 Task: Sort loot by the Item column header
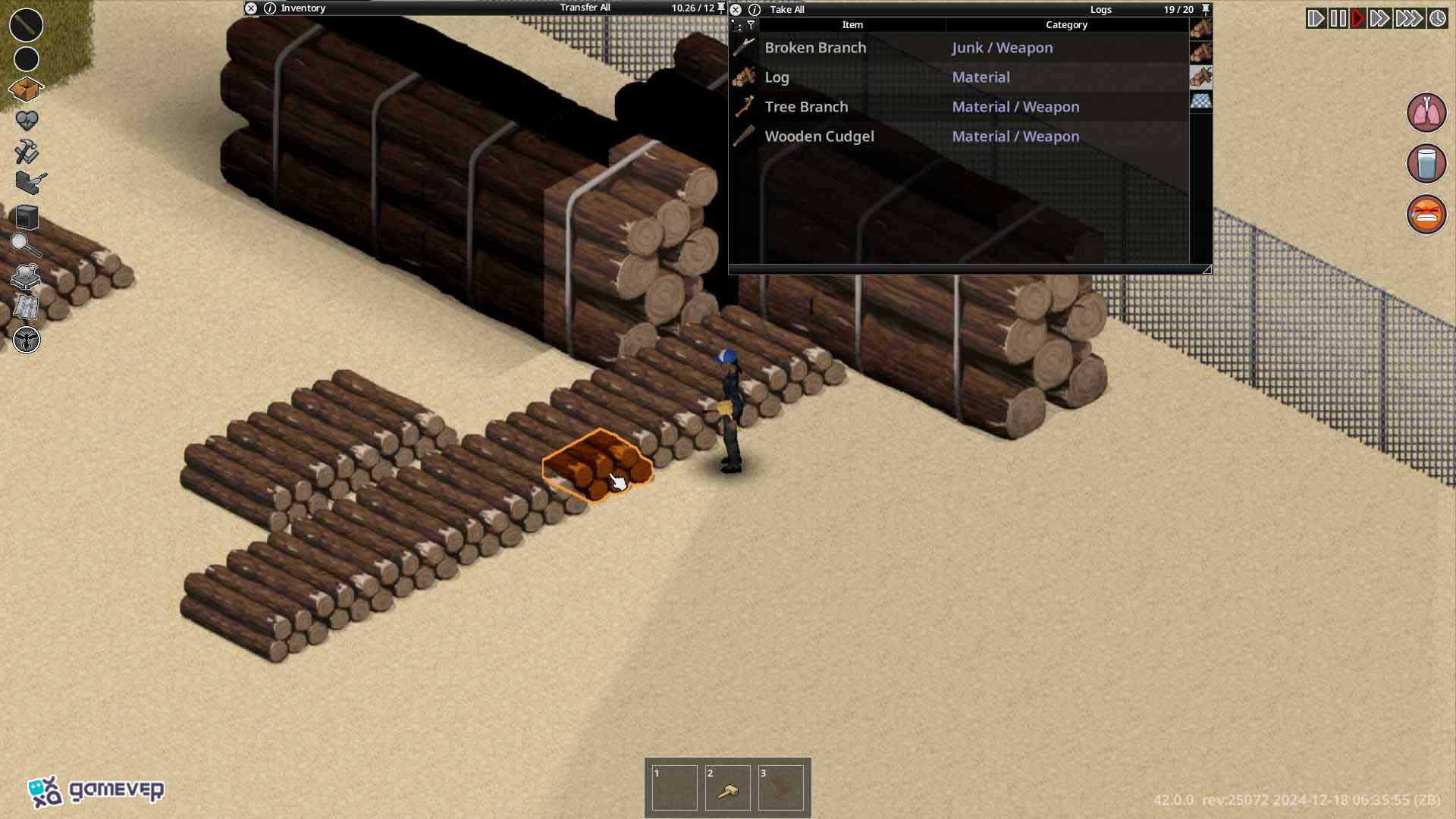tap(852, 25)
